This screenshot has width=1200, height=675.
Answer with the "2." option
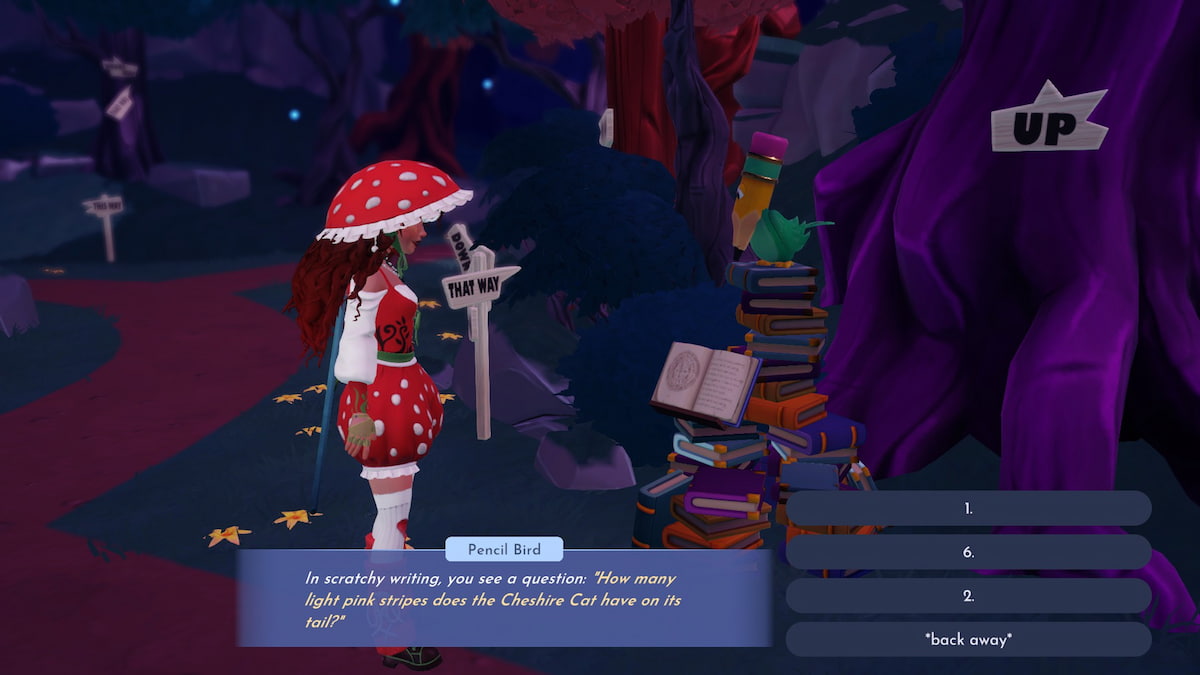click(968, 596)
